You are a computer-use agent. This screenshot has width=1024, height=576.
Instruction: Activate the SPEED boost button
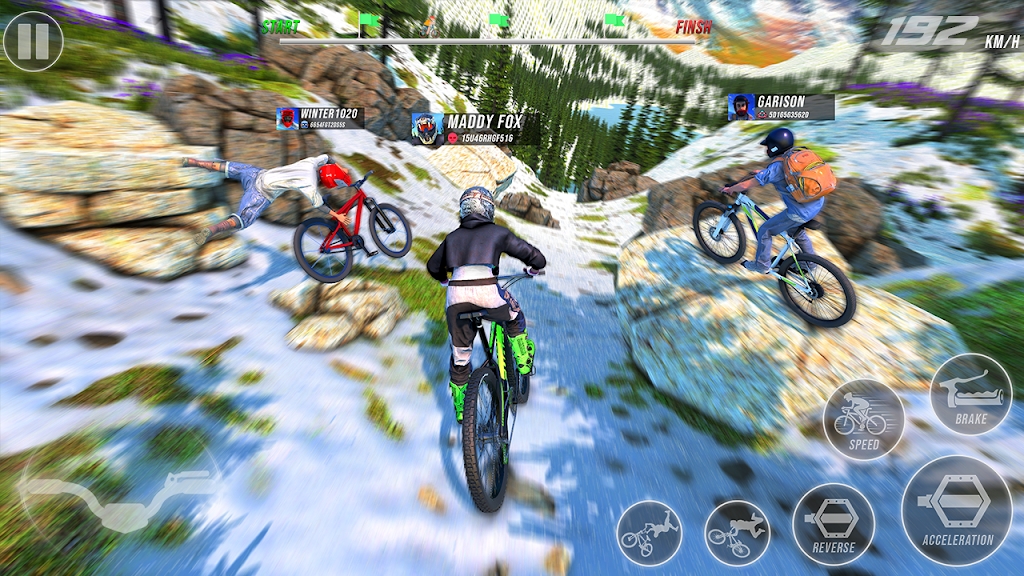(x=864, y=419)
